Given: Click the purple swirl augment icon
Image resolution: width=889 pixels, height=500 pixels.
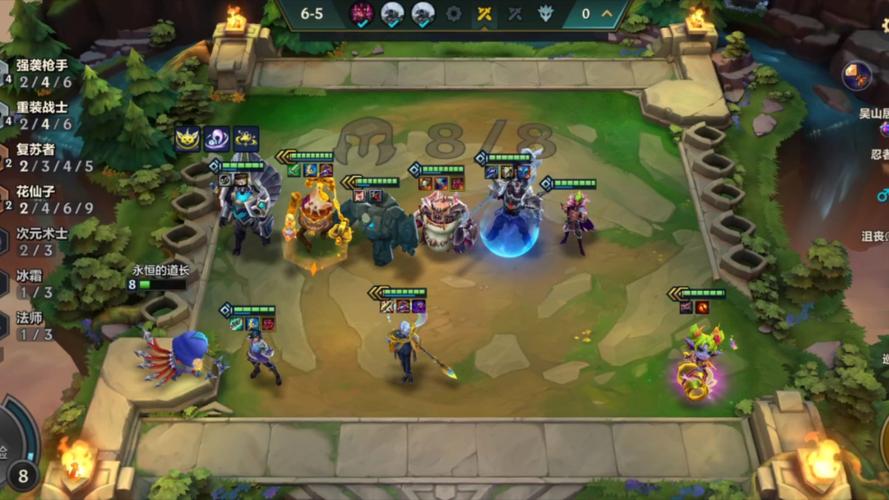Looking at the screenshot, I should coord(217,139).
